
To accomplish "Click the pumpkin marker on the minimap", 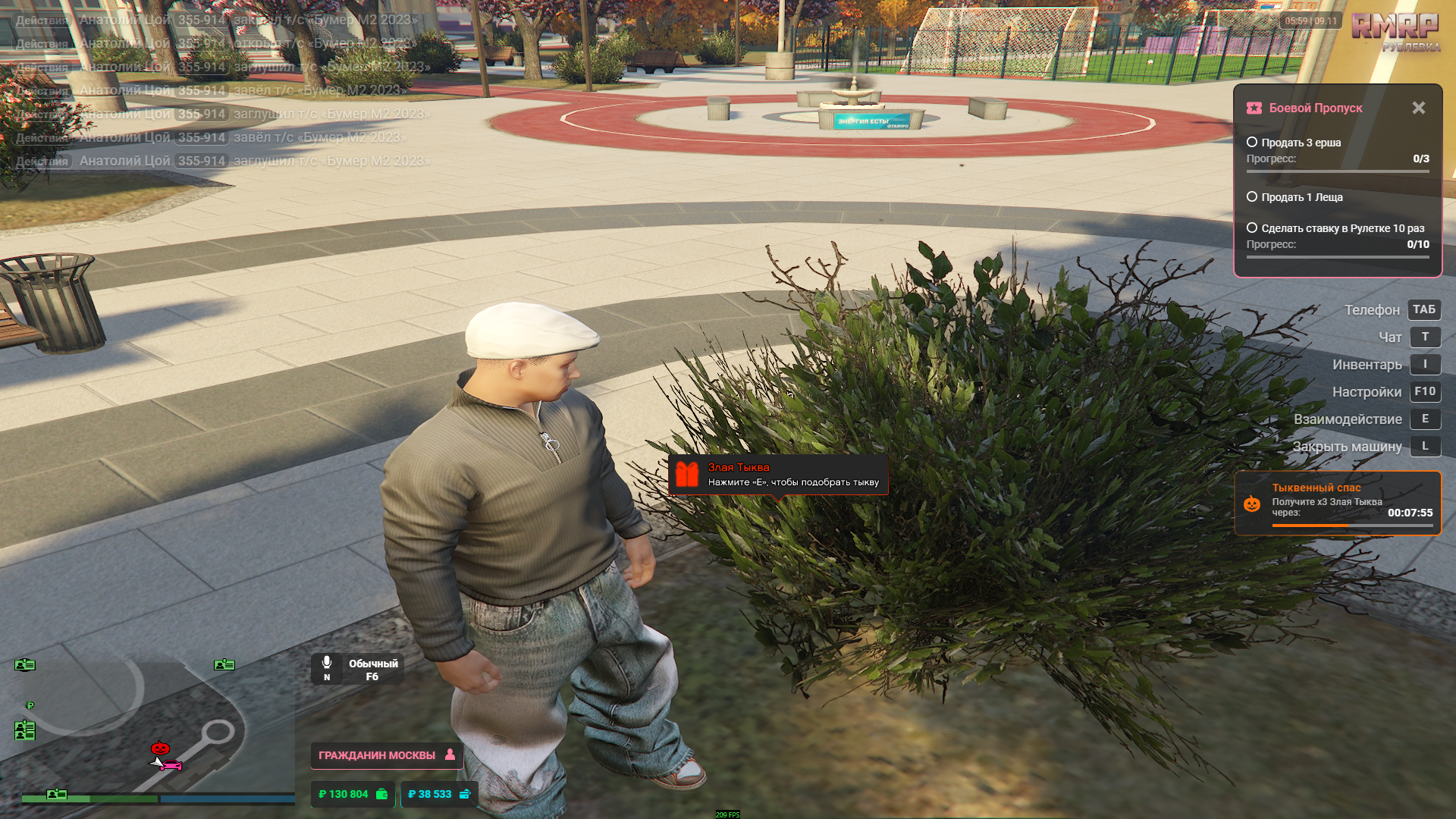I will pyautogui.click(x=160, y=748).
